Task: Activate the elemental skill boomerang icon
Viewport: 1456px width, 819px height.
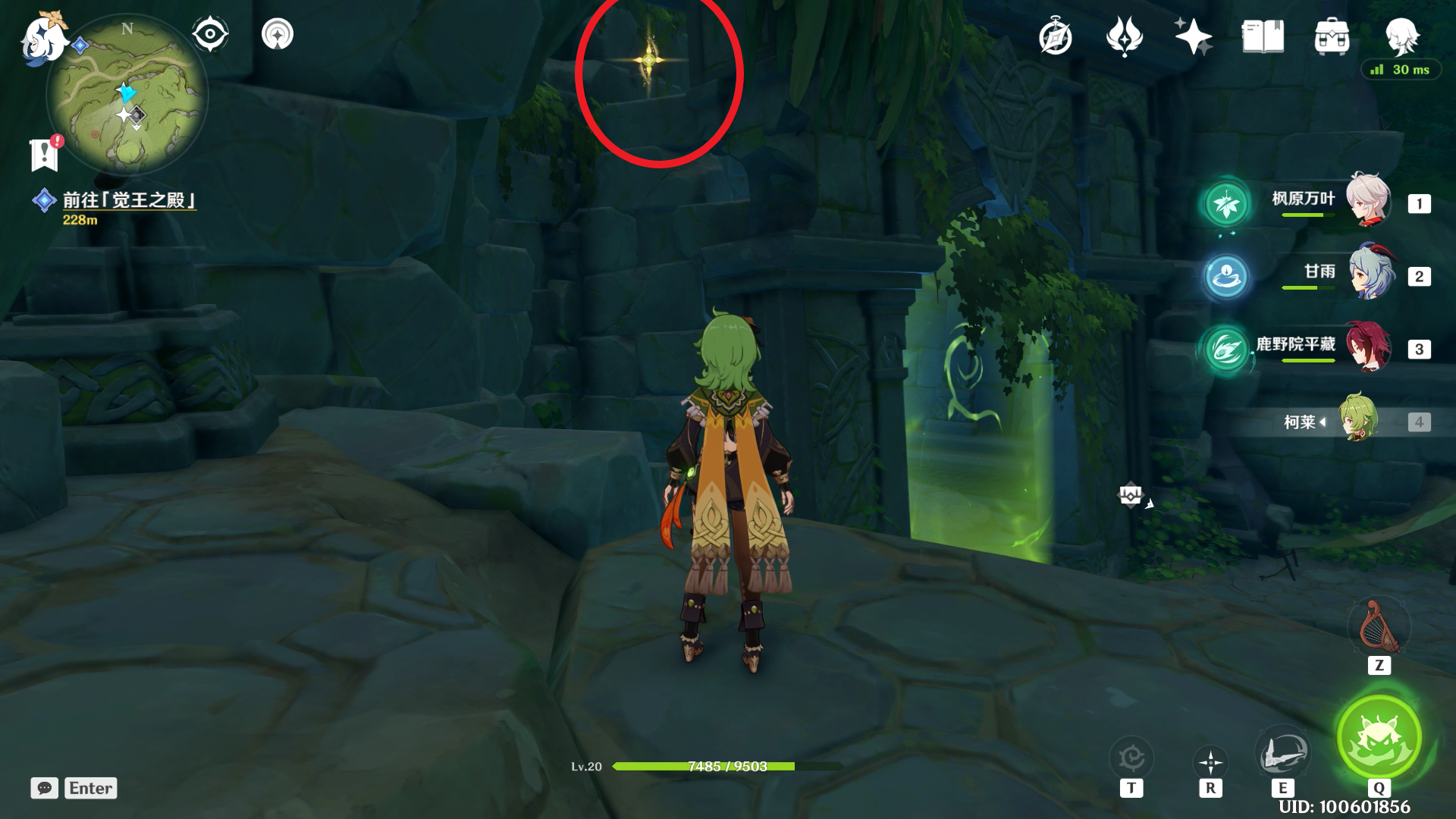Action: (1282, 753)
